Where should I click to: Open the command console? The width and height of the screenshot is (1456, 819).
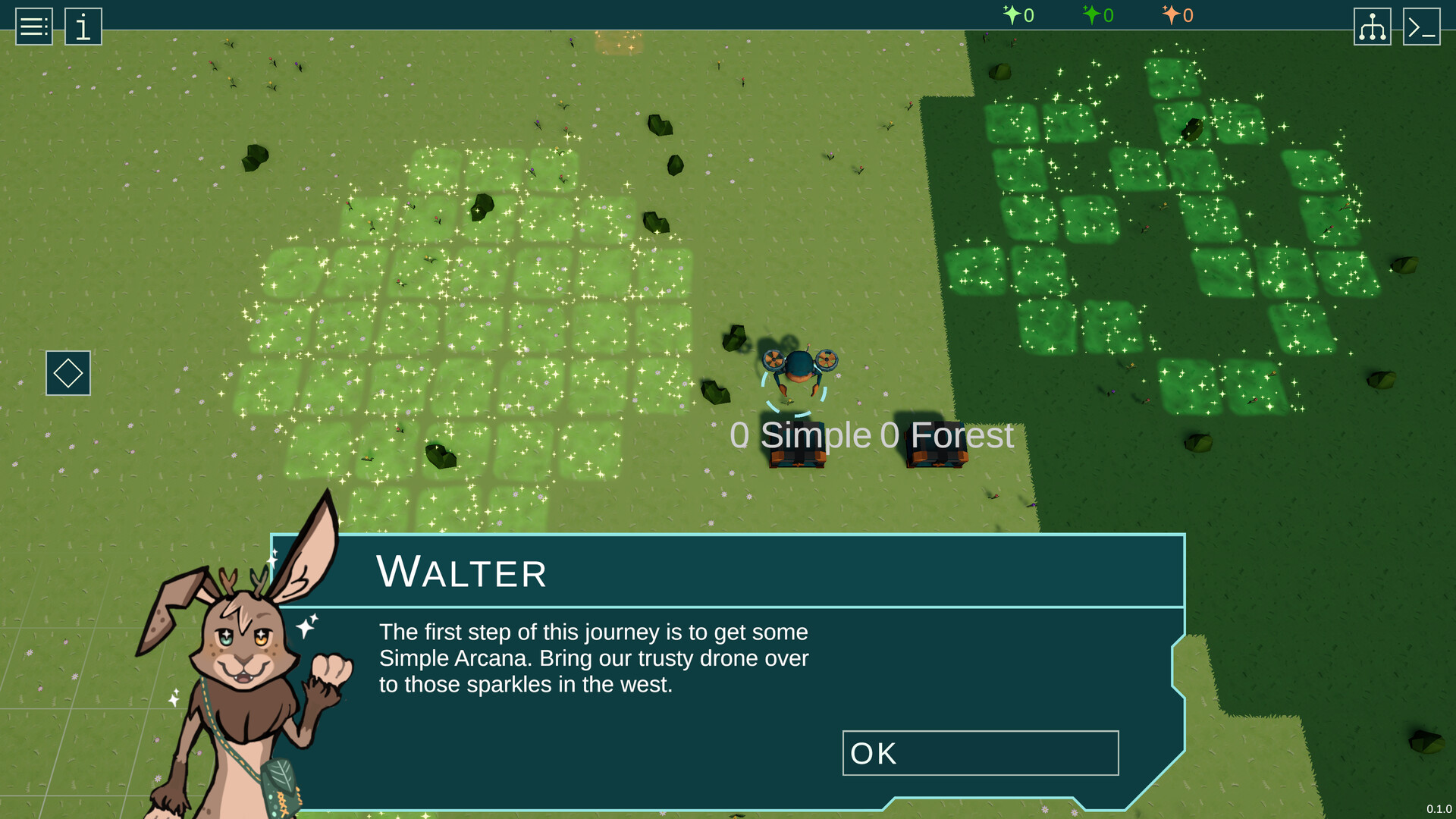[x=1421, y=27]
